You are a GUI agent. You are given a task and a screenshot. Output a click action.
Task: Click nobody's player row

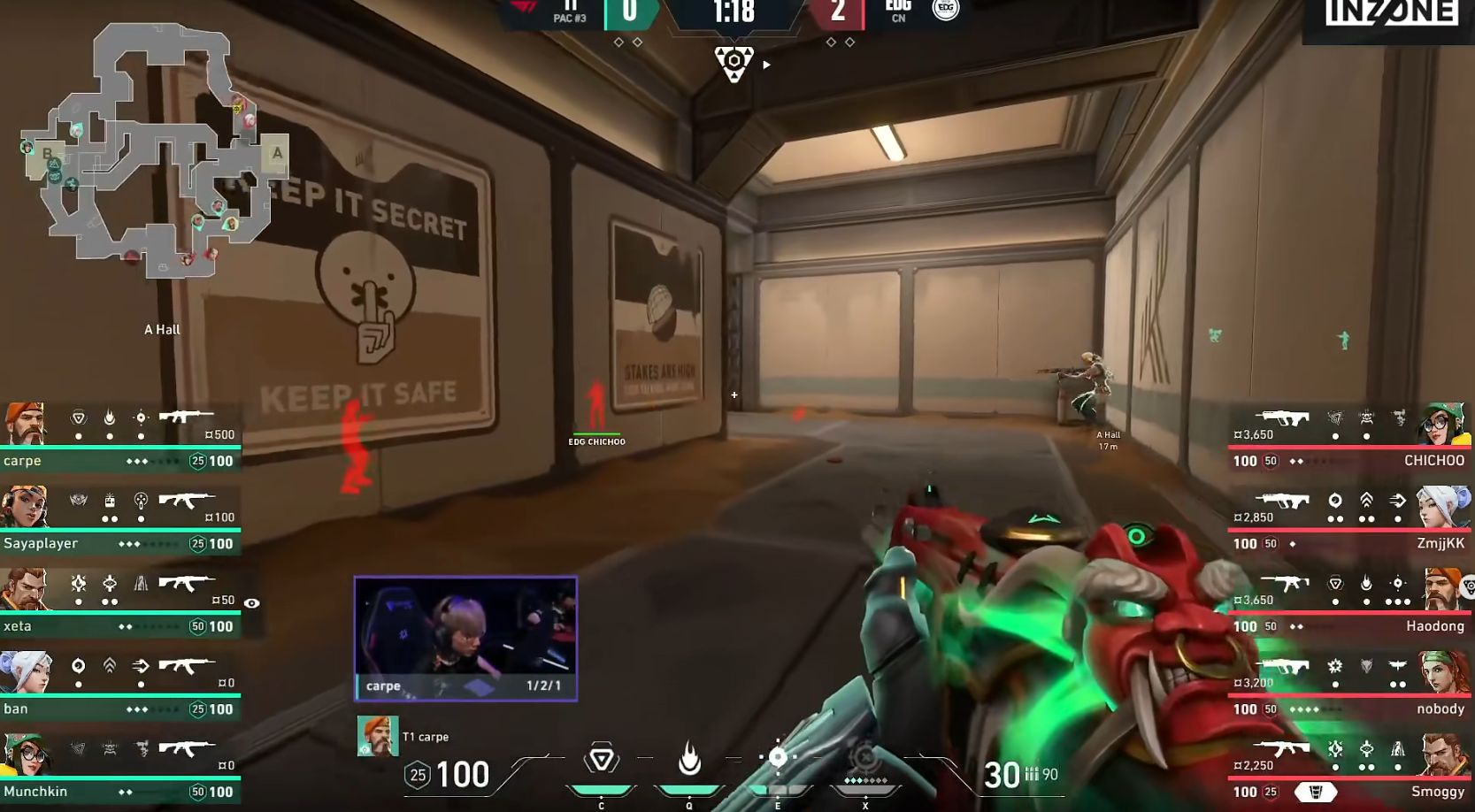click(x=1349, y=686)
